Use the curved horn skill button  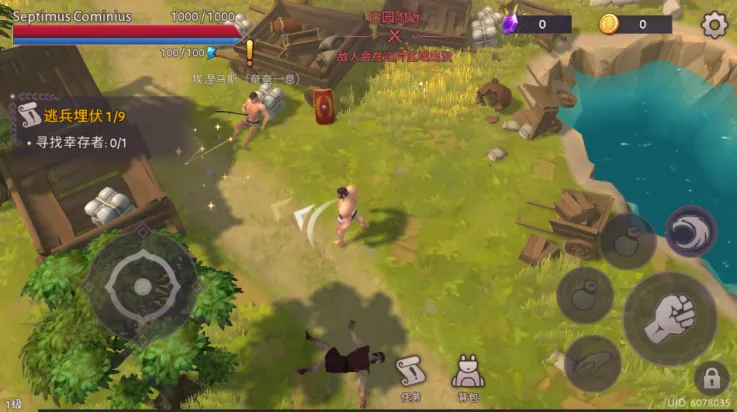pyautogui.click(x=592, y=362)
